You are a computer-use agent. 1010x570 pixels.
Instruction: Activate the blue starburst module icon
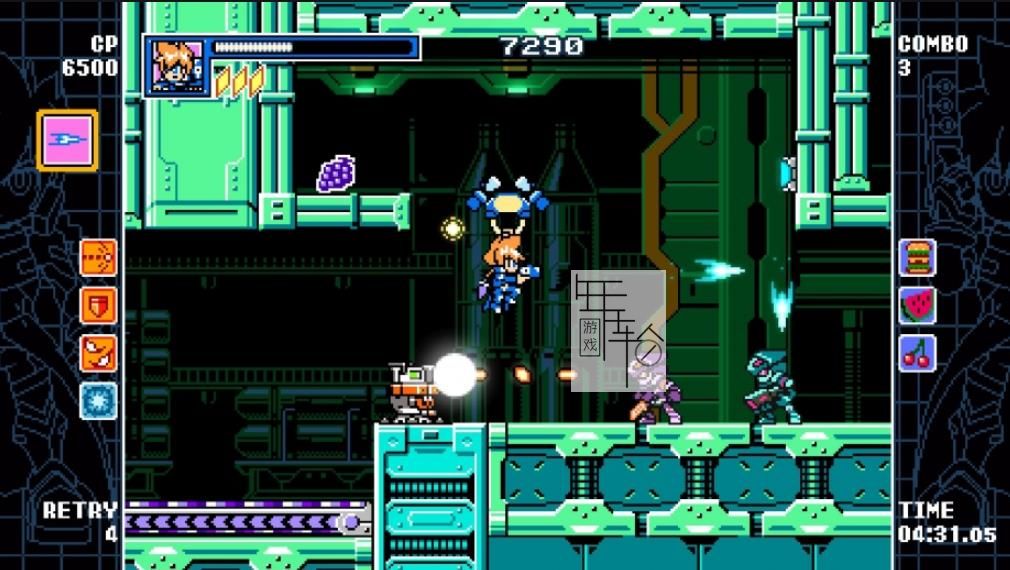(x=98, y=401)
